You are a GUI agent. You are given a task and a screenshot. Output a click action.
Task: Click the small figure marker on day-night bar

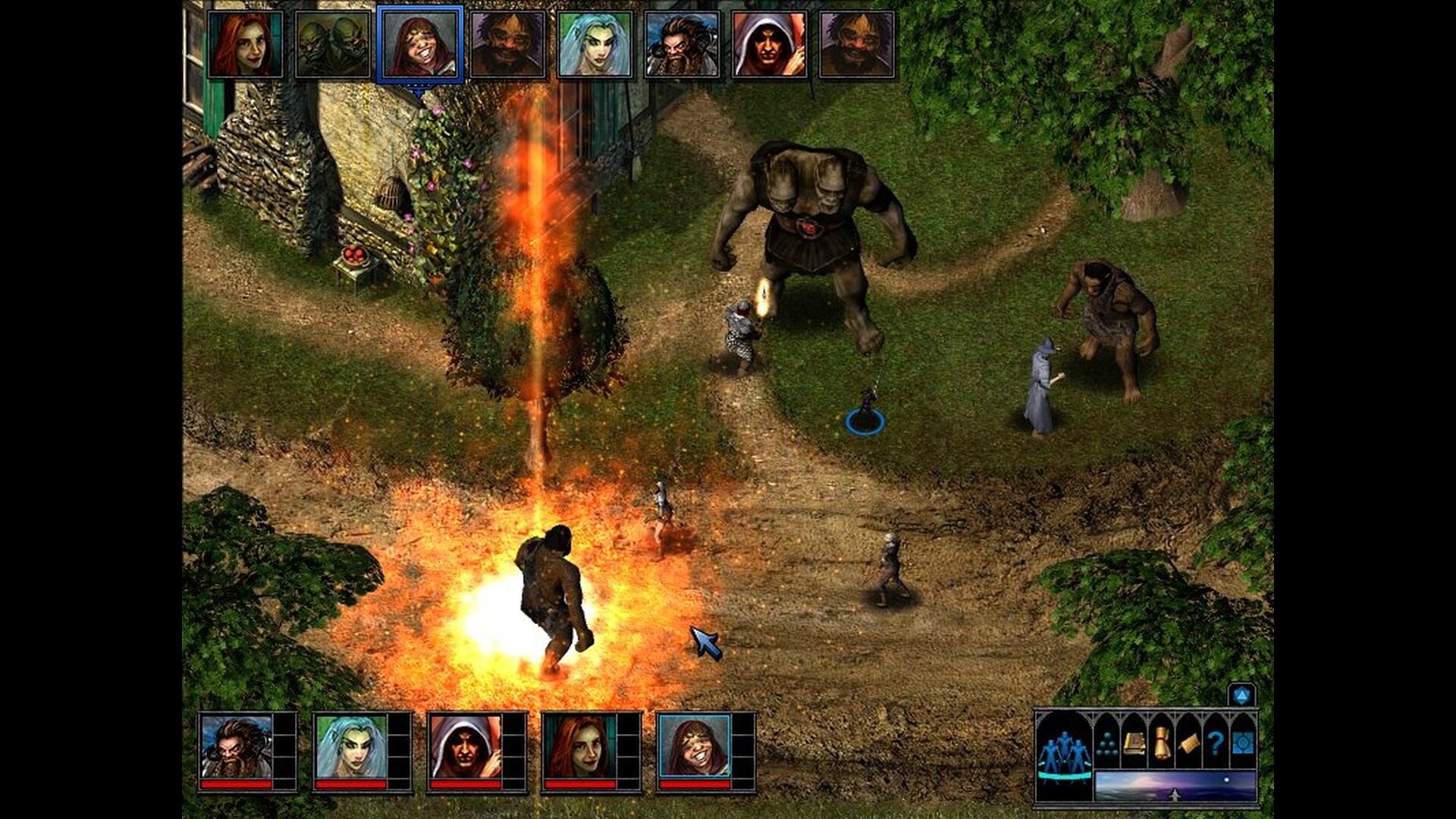(x=1175, y=794)
